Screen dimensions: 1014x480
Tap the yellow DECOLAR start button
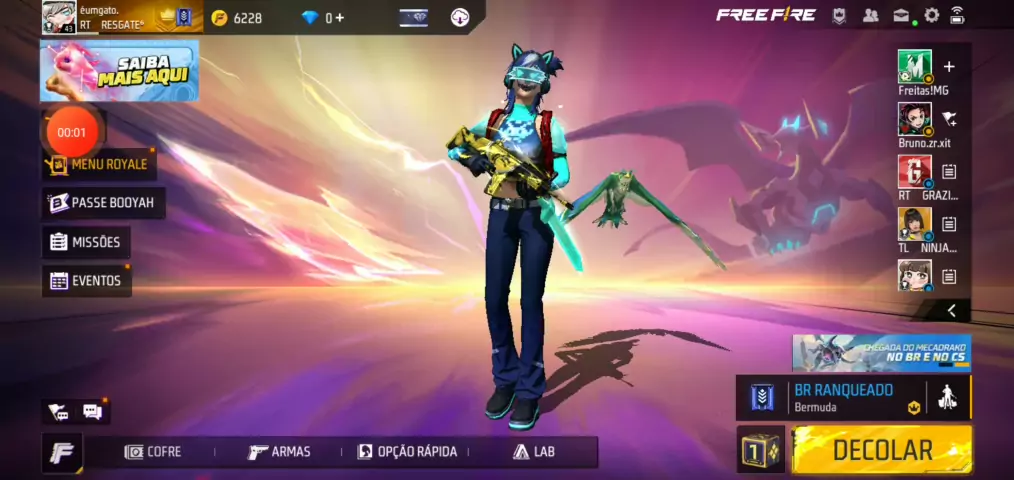point(881,449)
